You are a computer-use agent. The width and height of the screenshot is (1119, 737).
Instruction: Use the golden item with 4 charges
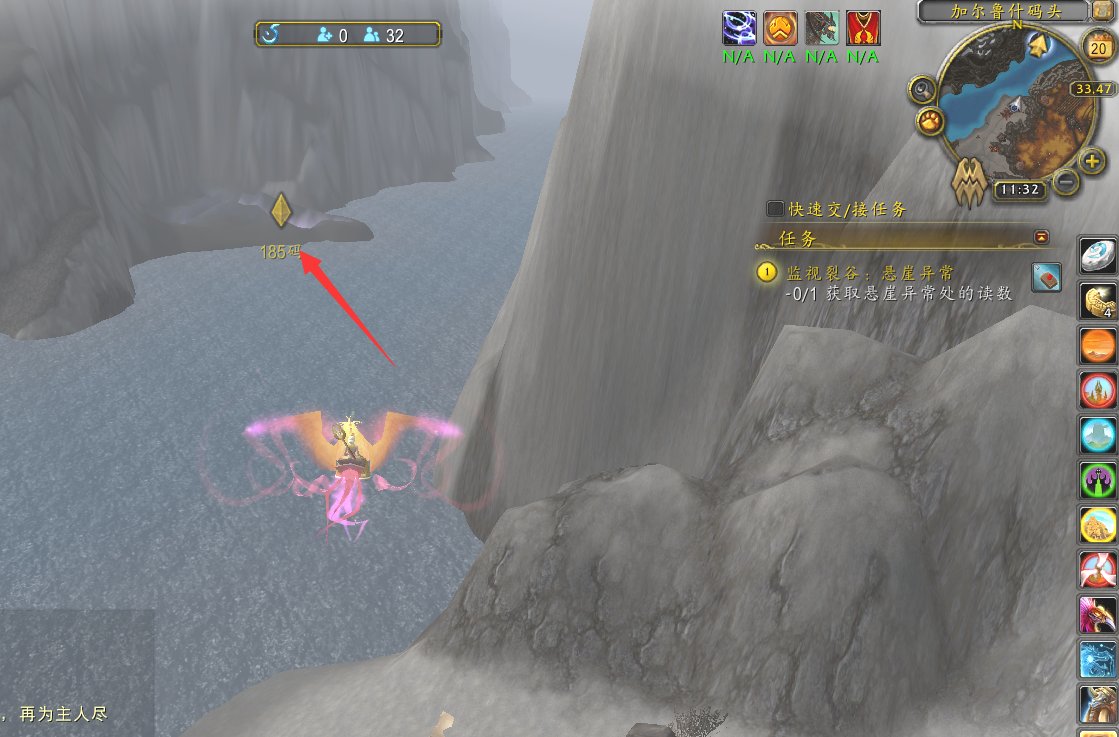point(1098,301)
